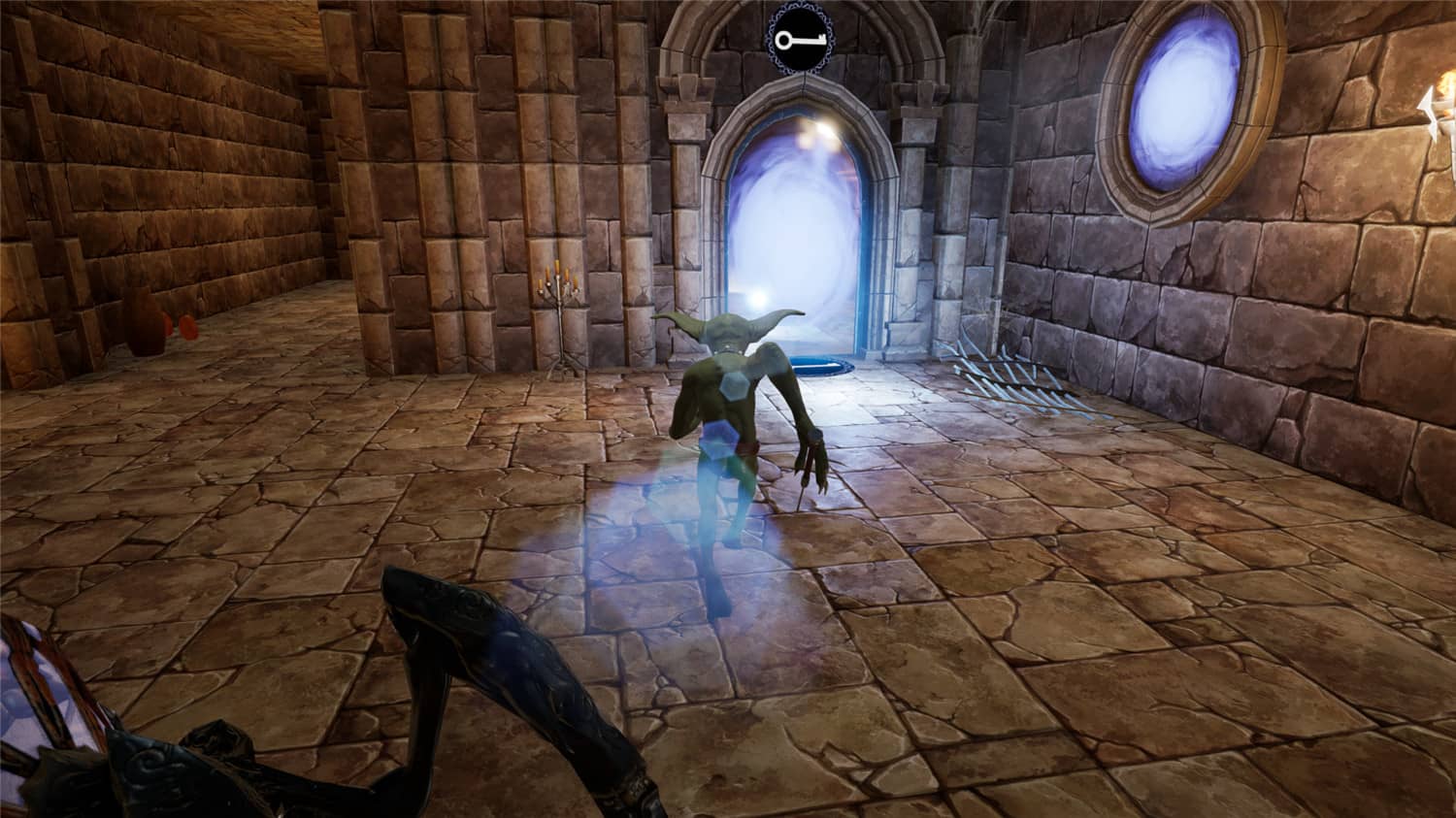Select the blue portal step plate on the floor
Image resolution: width=1456 pixels, height=818 pixels.
[x=820, y=366]
